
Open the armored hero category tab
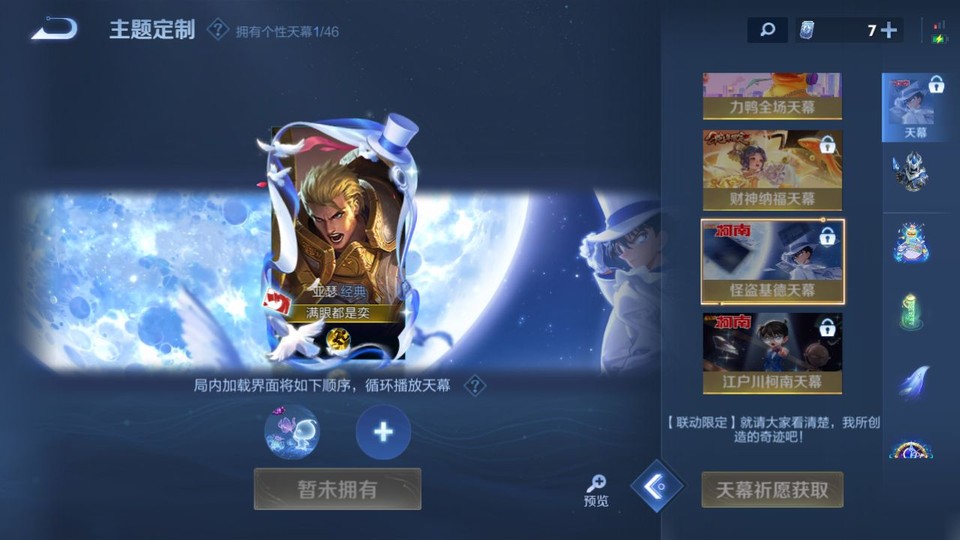tap(911, 173)
